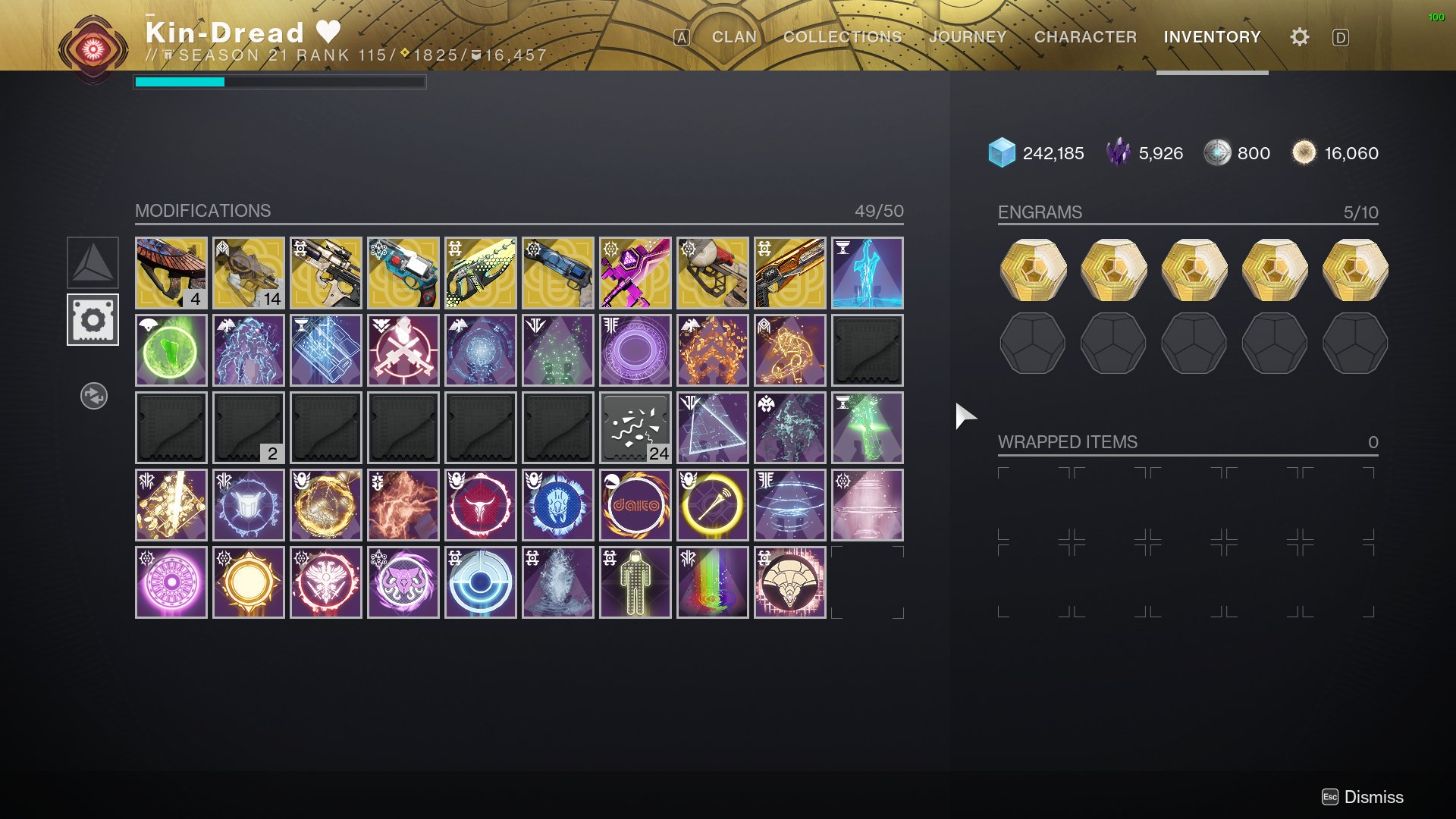Switch to the Character screen
The width and height of the screenshot is (1456, 819).
[1084, 36]
